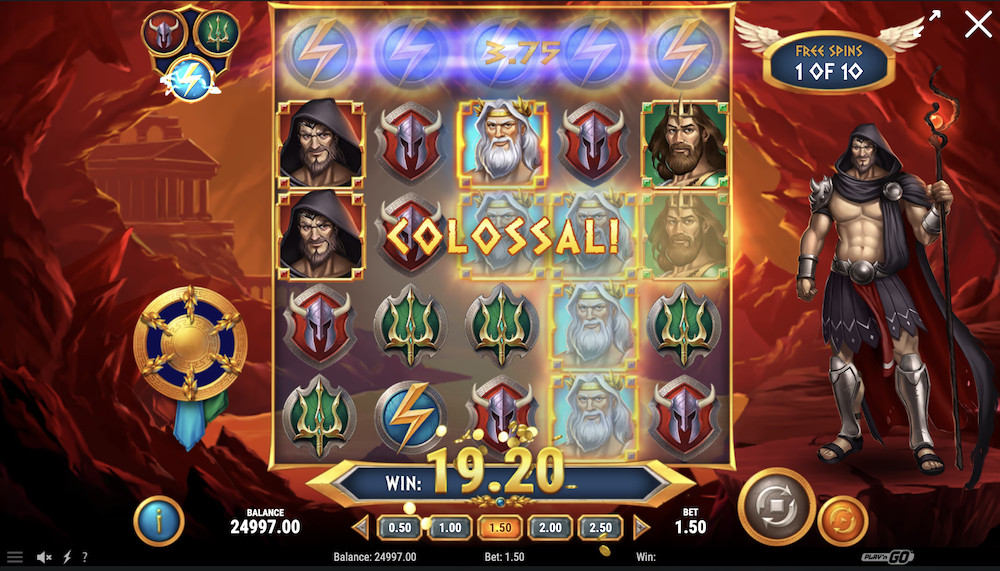Open the help question mark
The image size is (1000, 571).
tap(84, 557)
